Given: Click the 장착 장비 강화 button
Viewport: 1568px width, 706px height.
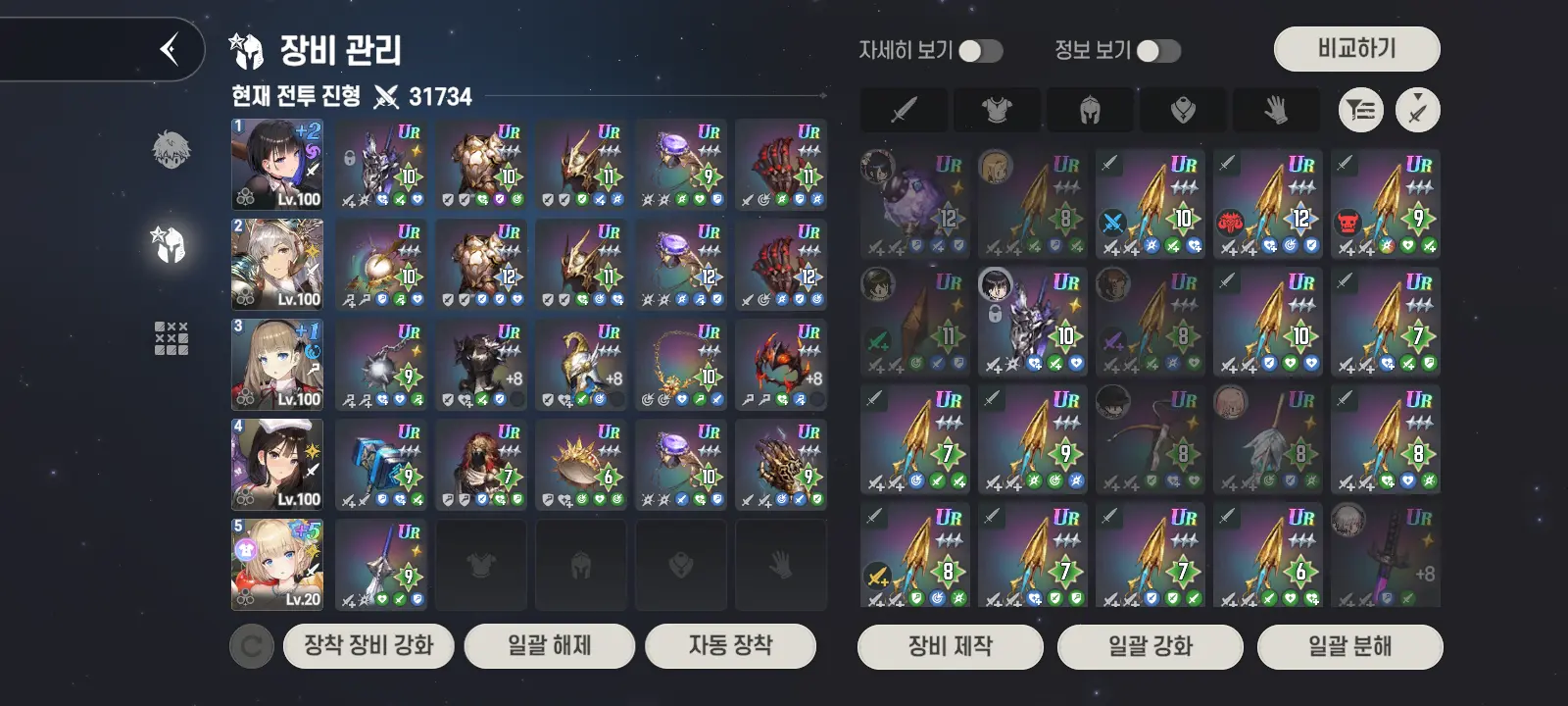Looking at the screenshot, I should [368, 646].
